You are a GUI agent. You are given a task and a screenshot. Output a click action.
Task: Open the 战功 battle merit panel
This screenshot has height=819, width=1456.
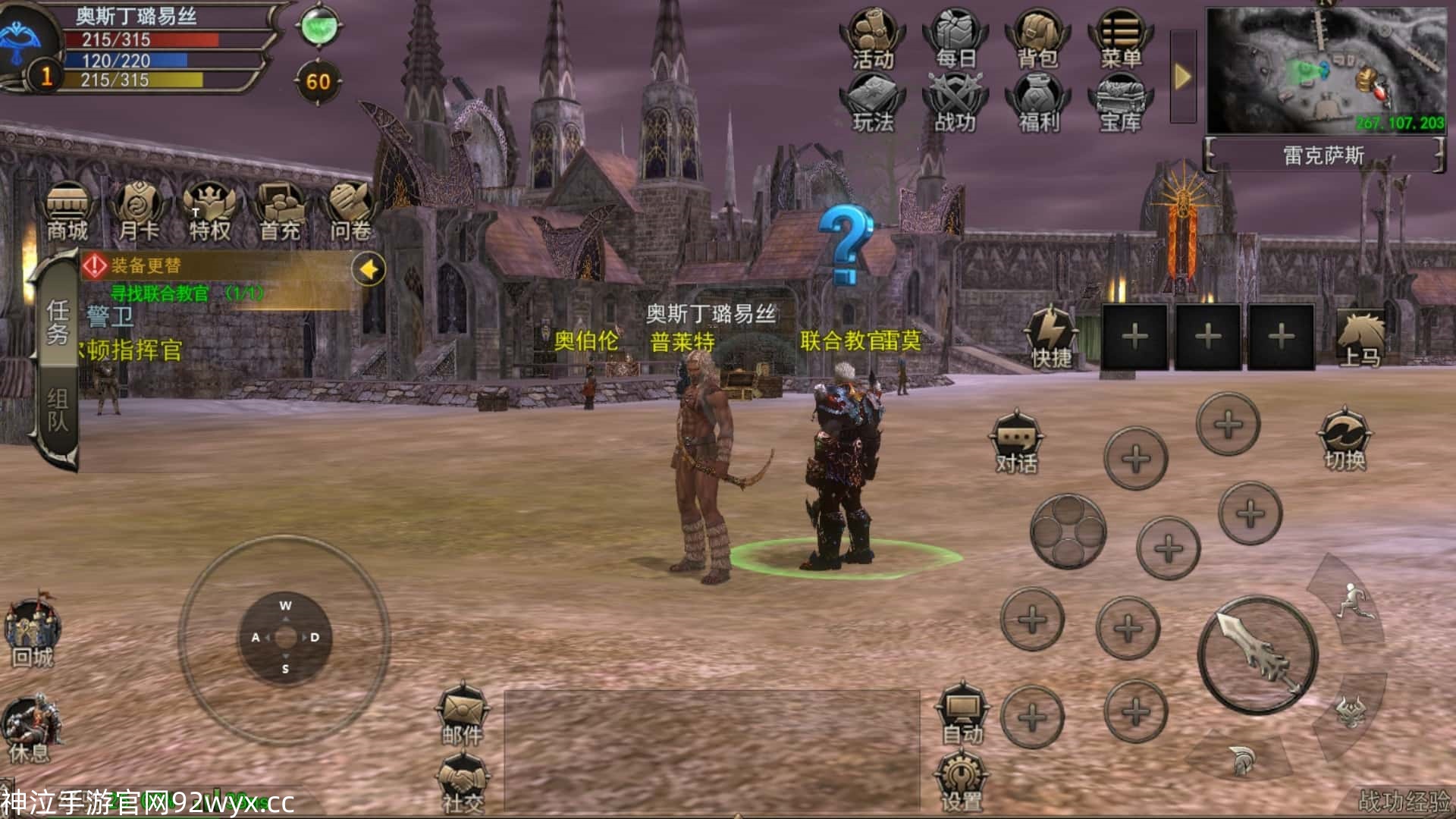(955, 104)
